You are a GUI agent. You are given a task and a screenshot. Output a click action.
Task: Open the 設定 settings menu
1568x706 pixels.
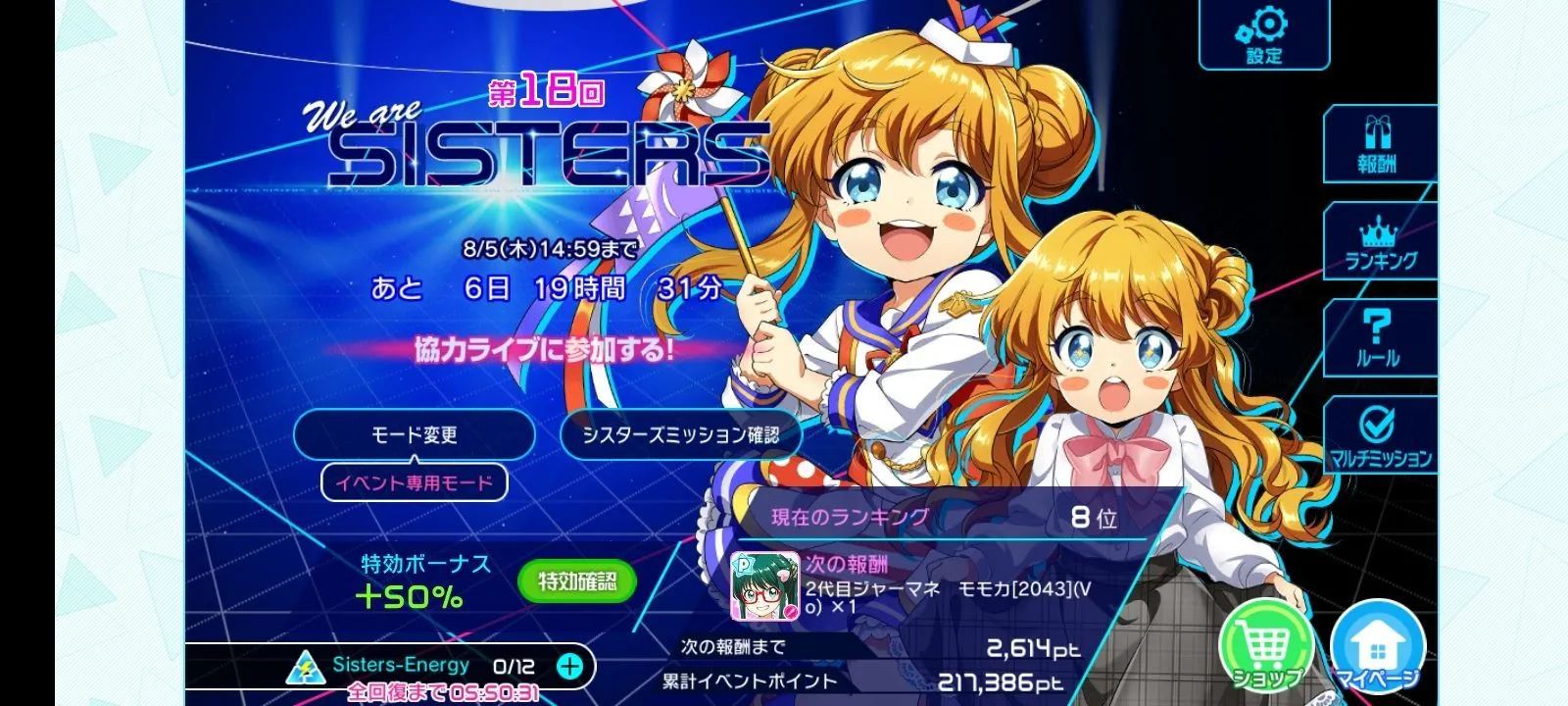click(1264, 35)
